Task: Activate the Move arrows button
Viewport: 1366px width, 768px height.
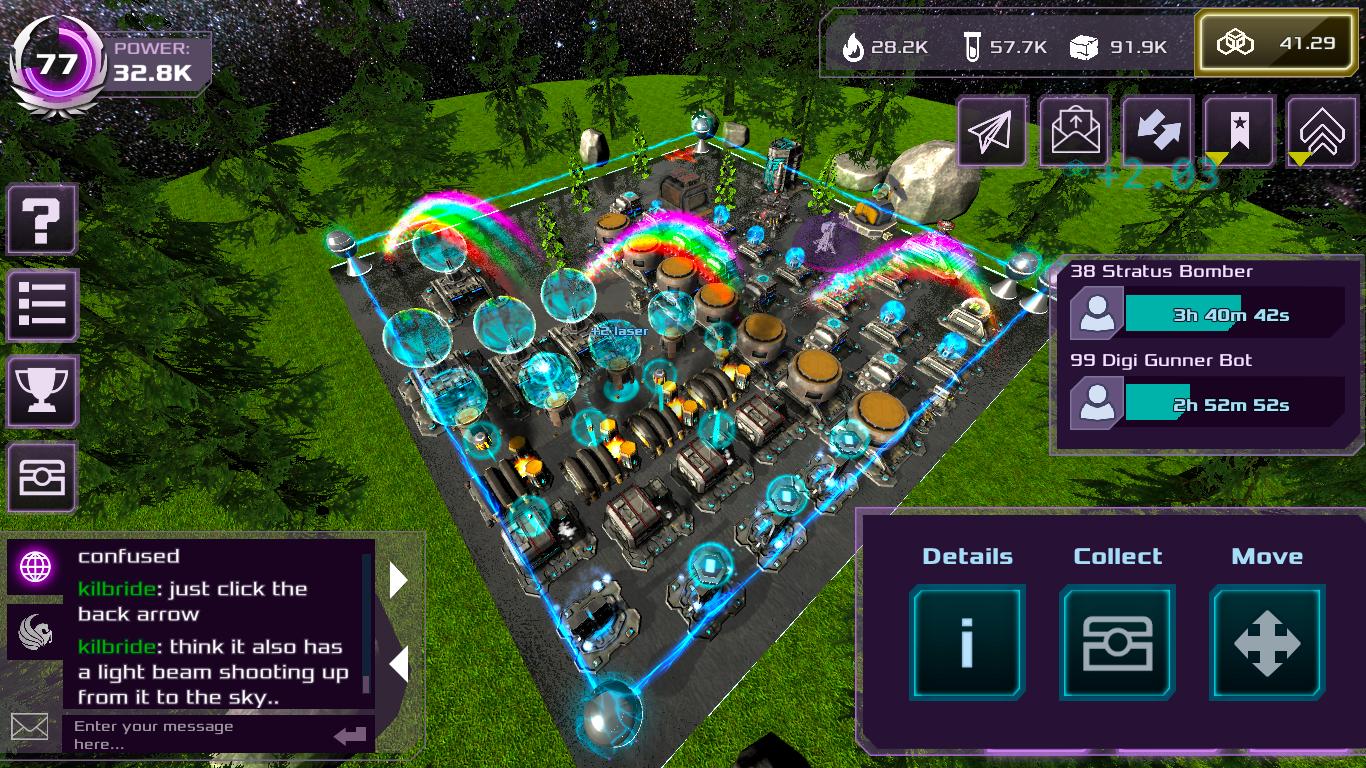Action: (x=1267, y=642)
